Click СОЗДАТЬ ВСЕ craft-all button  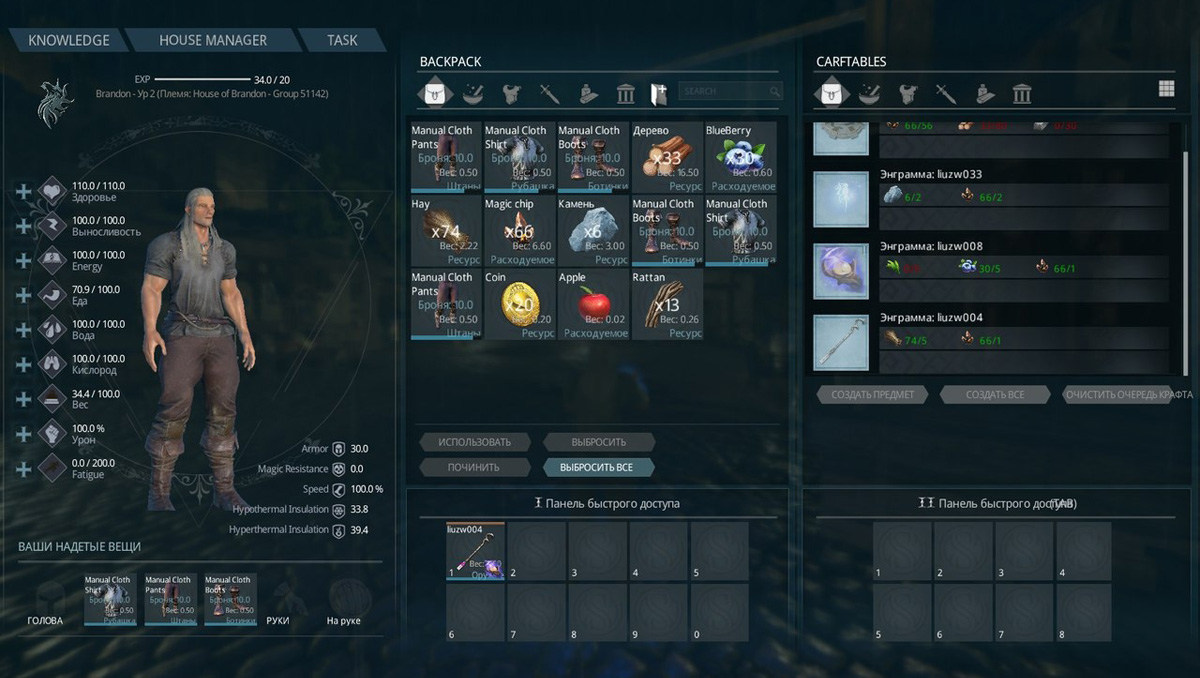point(995,395)
